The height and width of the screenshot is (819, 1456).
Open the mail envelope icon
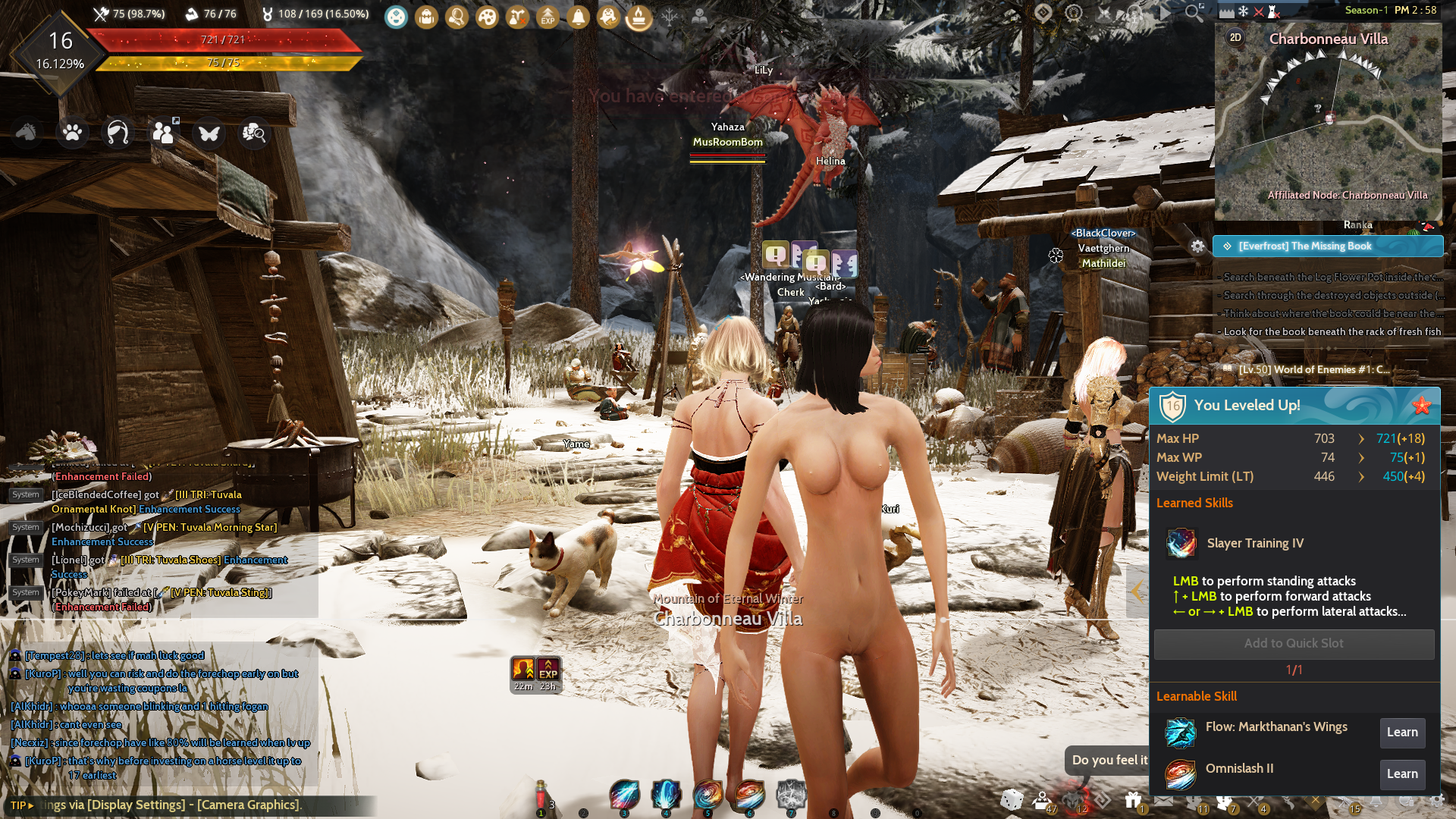[1163, 800]
